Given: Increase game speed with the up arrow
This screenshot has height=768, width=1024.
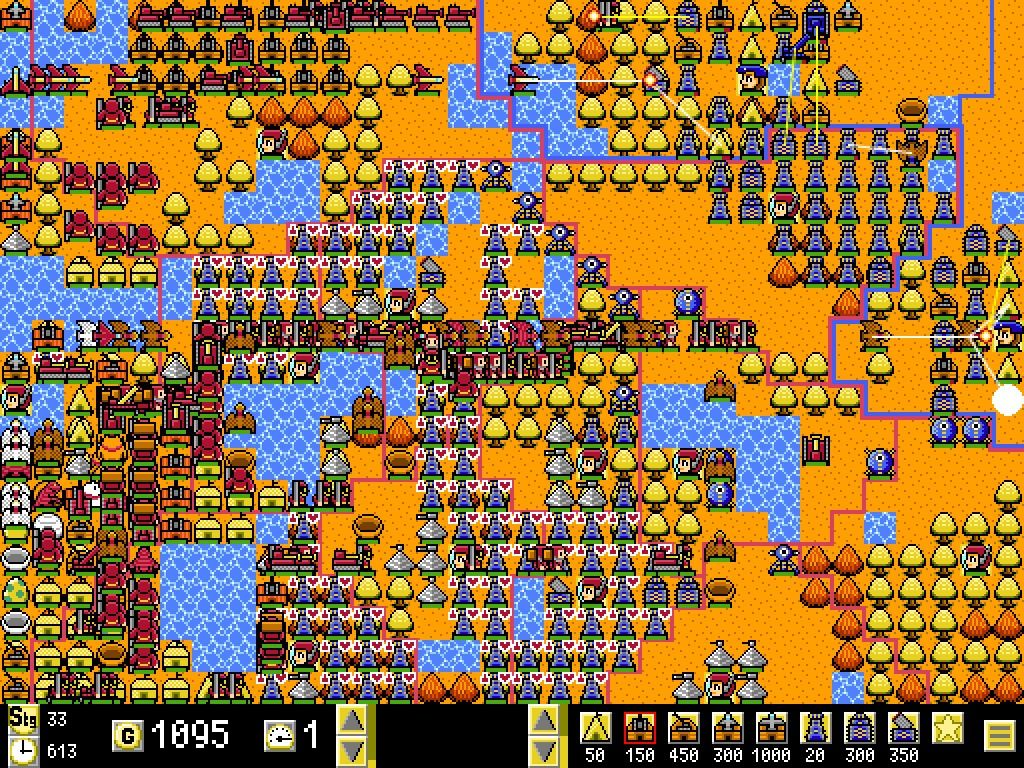Looking at the screenshot, I should click(x=352, y=720).
